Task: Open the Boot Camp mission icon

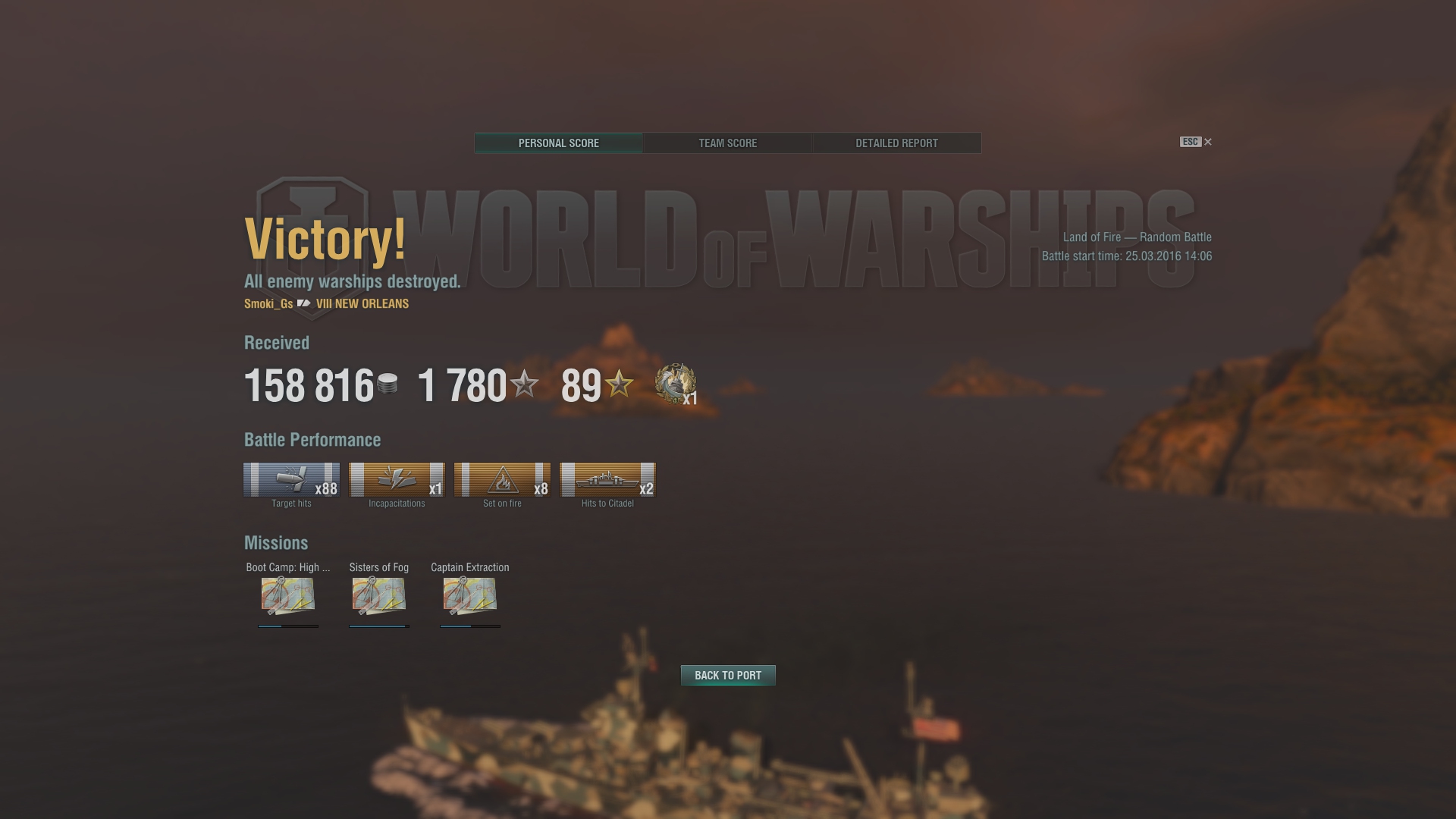Action: (288, 595)
